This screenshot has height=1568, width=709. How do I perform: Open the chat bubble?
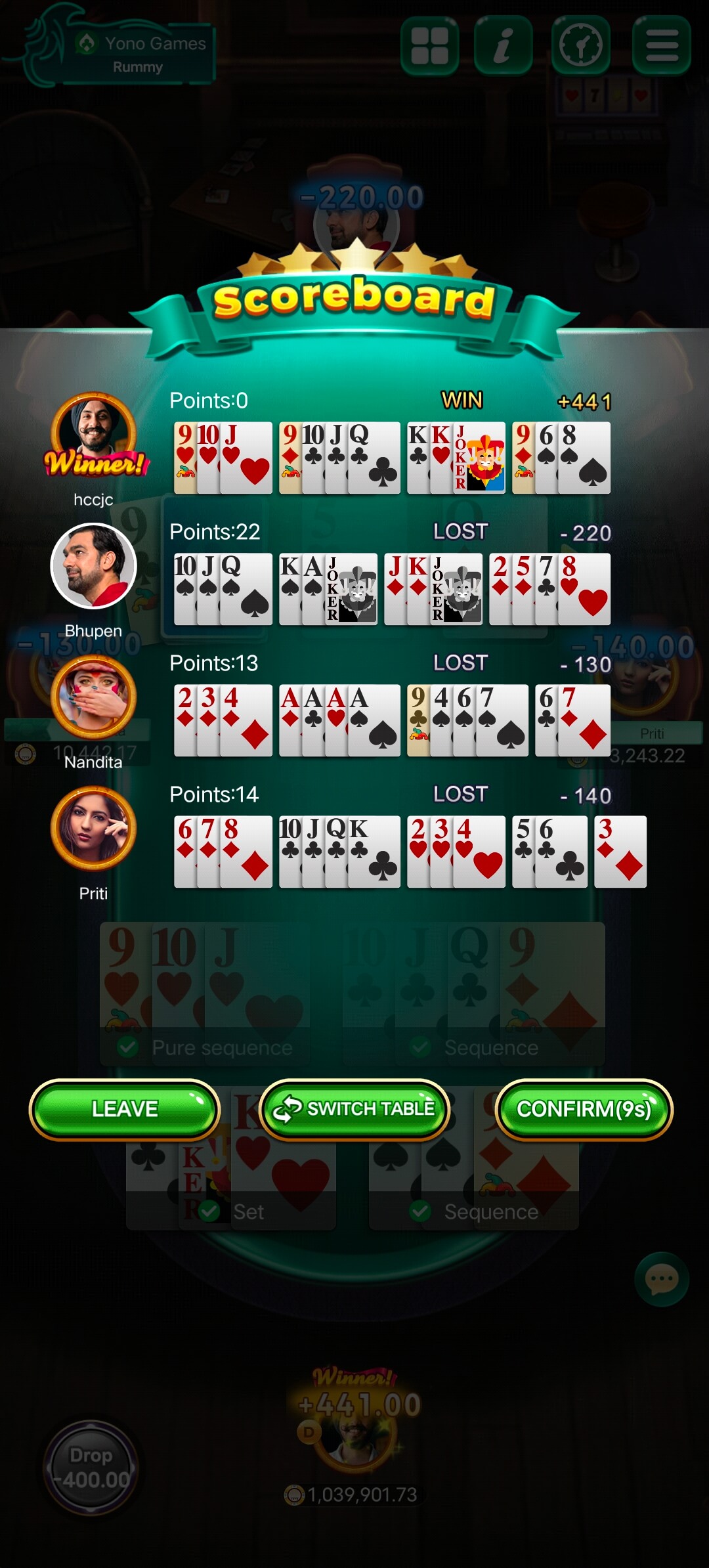tap(661, 1278)
